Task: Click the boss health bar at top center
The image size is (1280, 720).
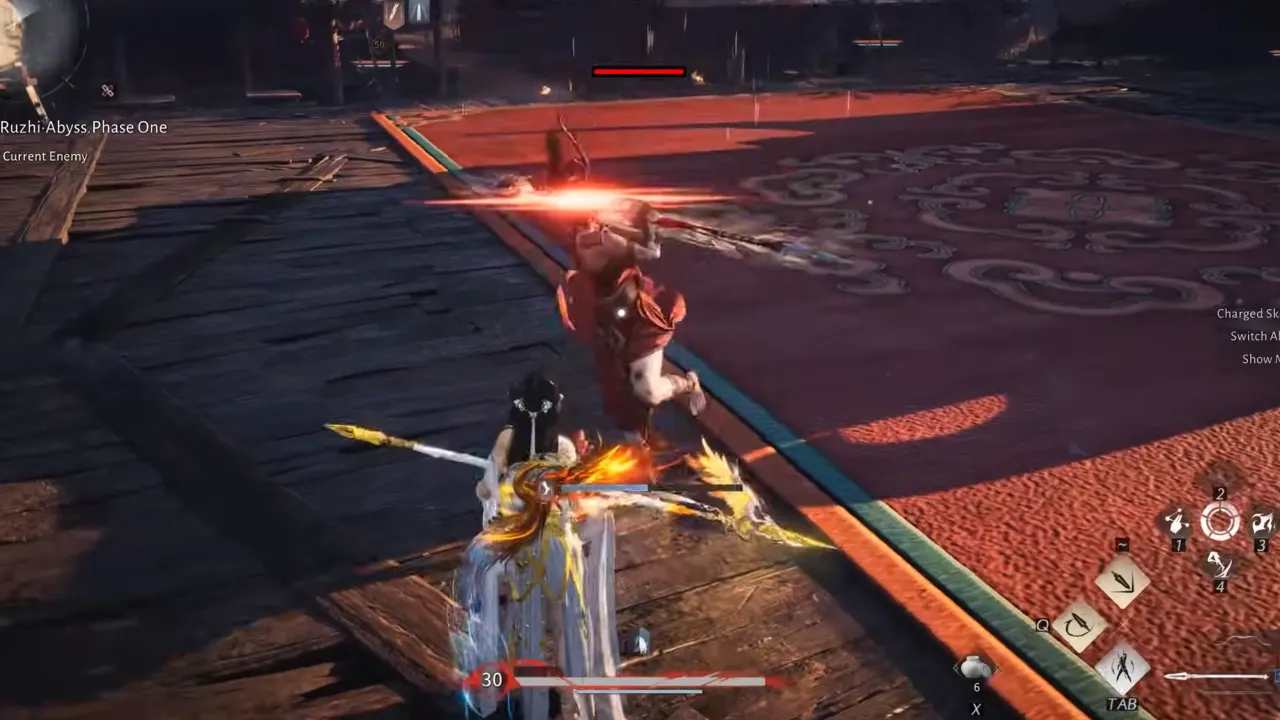Action: 640,71
